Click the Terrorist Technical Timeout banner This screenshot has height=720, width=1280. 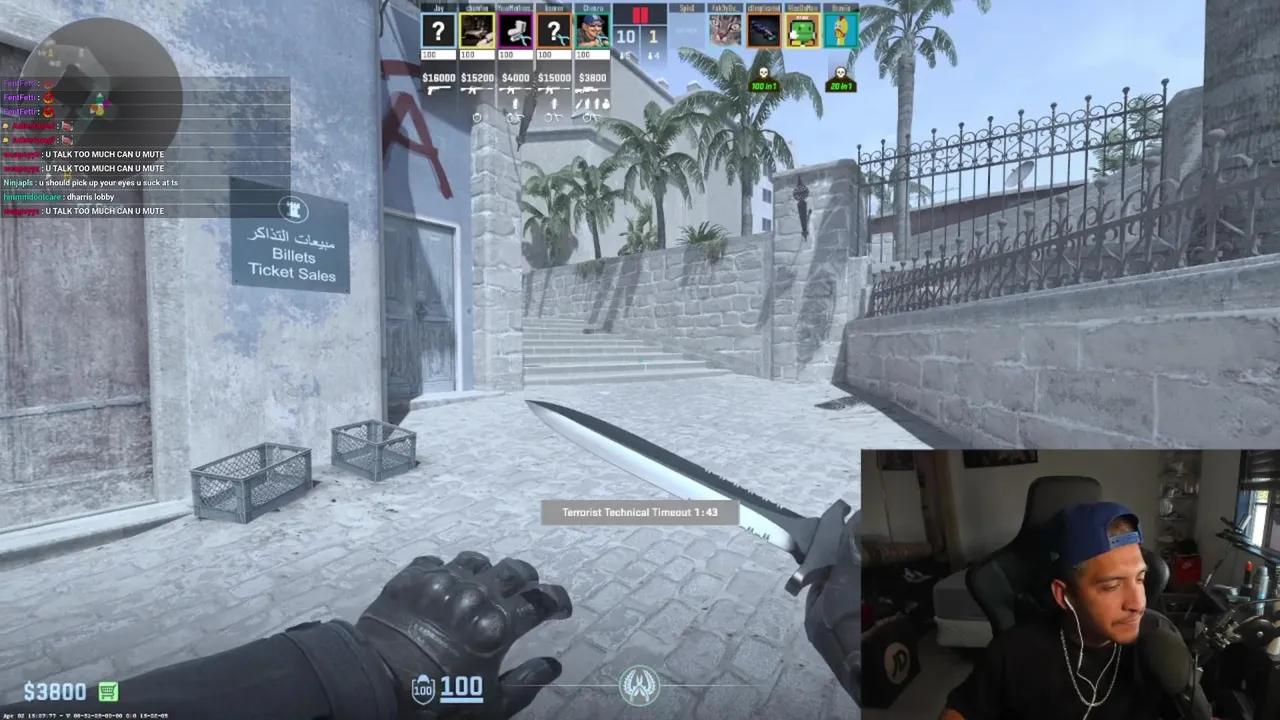coord(640,511)
